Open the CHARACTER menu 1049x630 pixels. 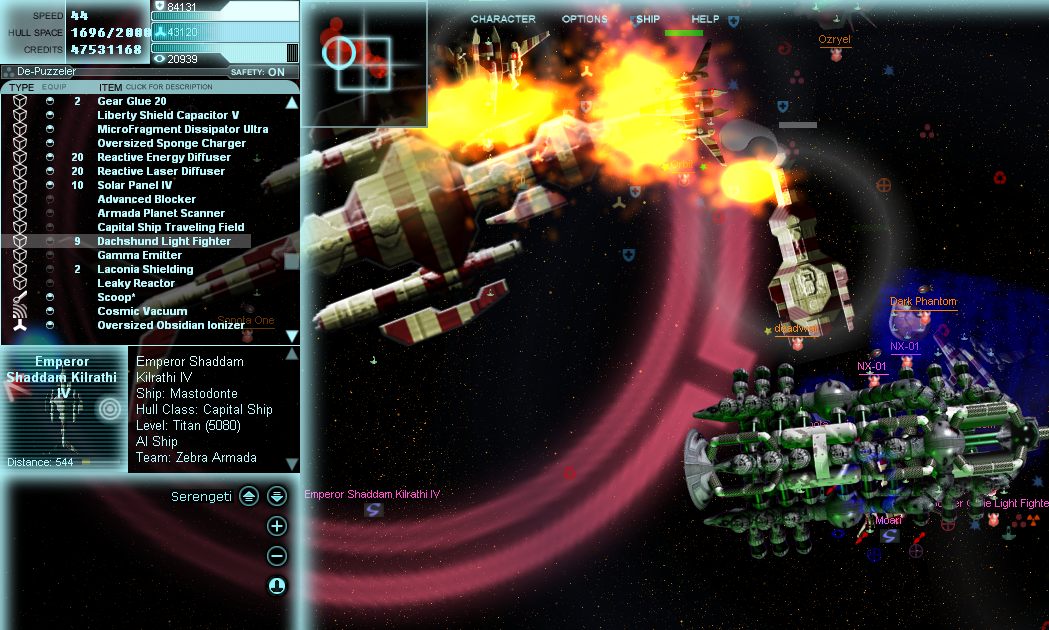(503, 19)
